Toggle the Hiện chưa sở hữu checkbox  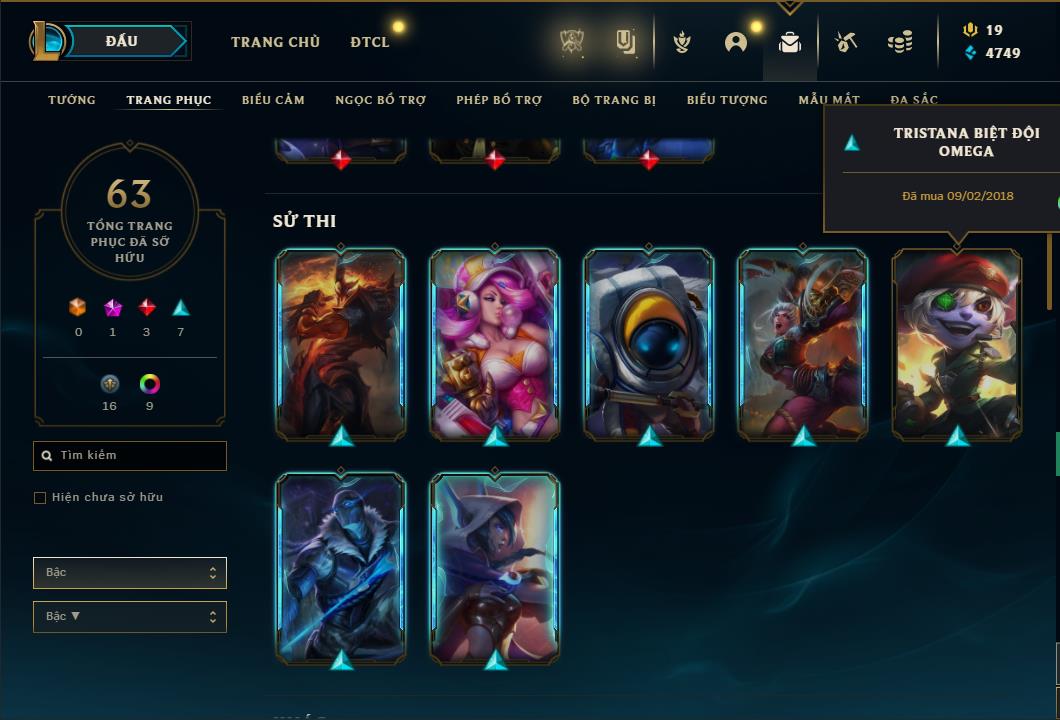click(x=40, y=498)
